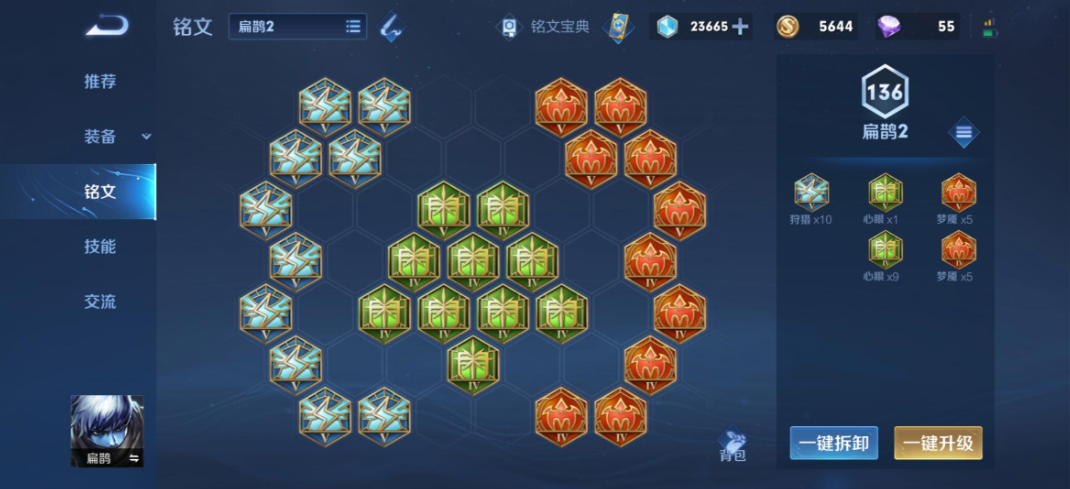Select the 狩猎 x10 rune summary
This screenshot has width=1070, height=489.
[x=811, y=198]
